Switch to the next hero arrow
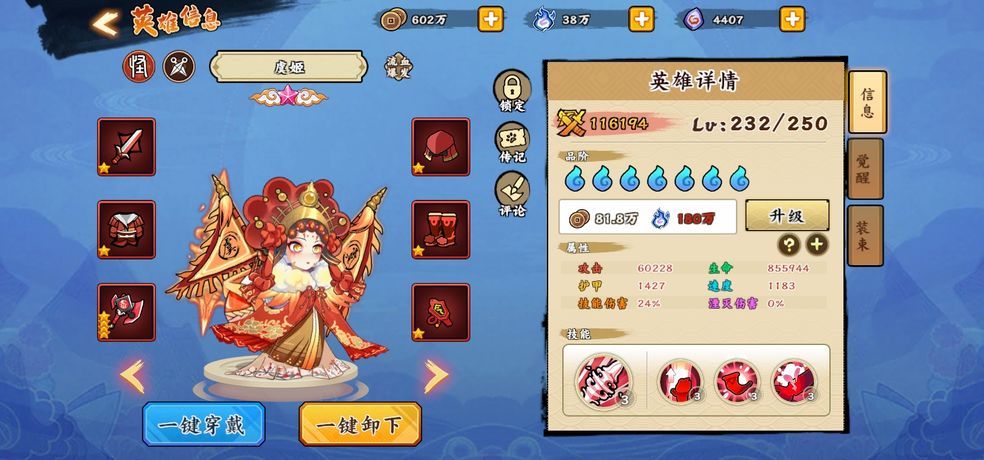 [436, 376]
